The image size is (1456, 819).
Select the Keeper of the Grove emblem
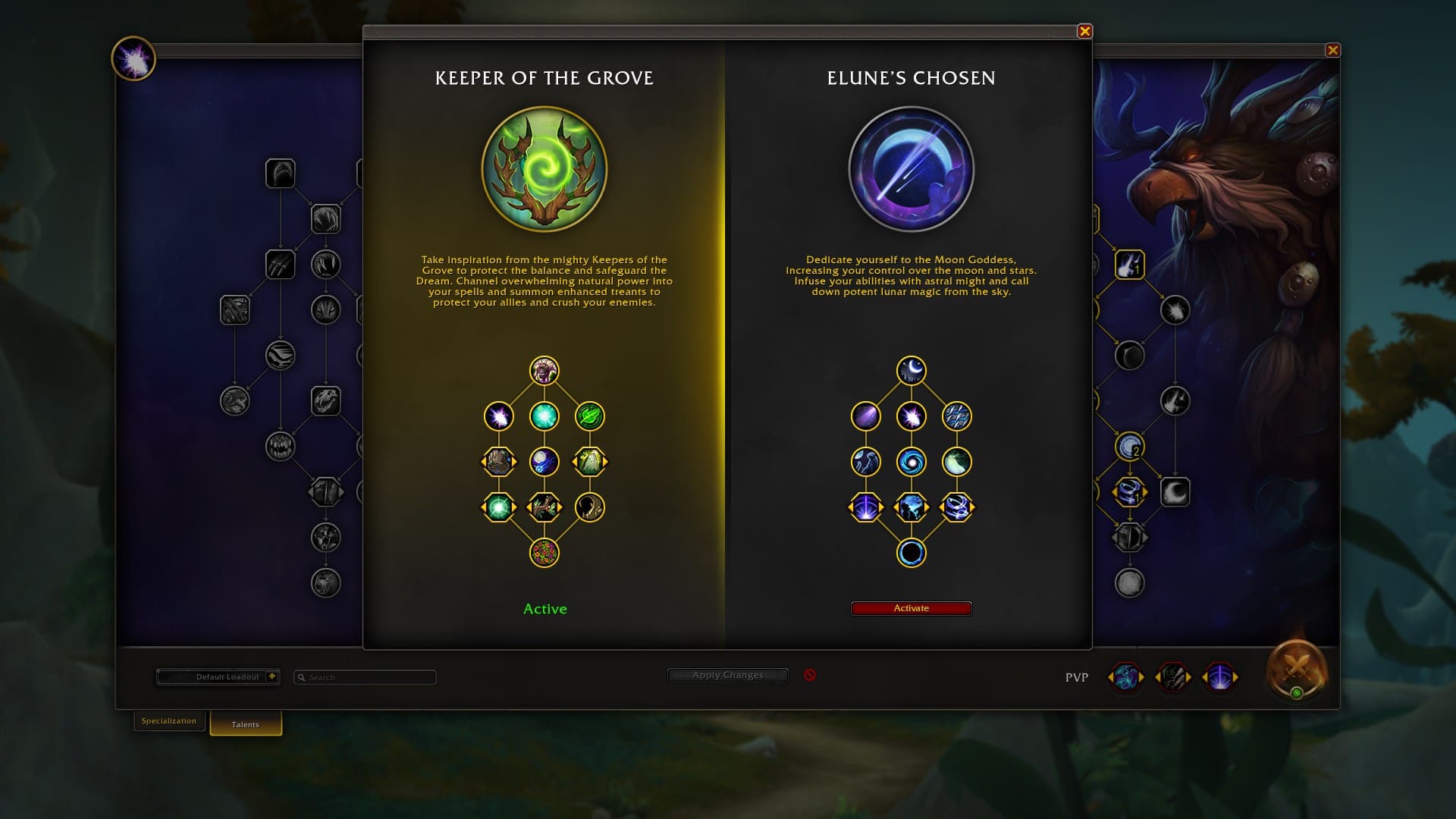[x=544, y=168]
